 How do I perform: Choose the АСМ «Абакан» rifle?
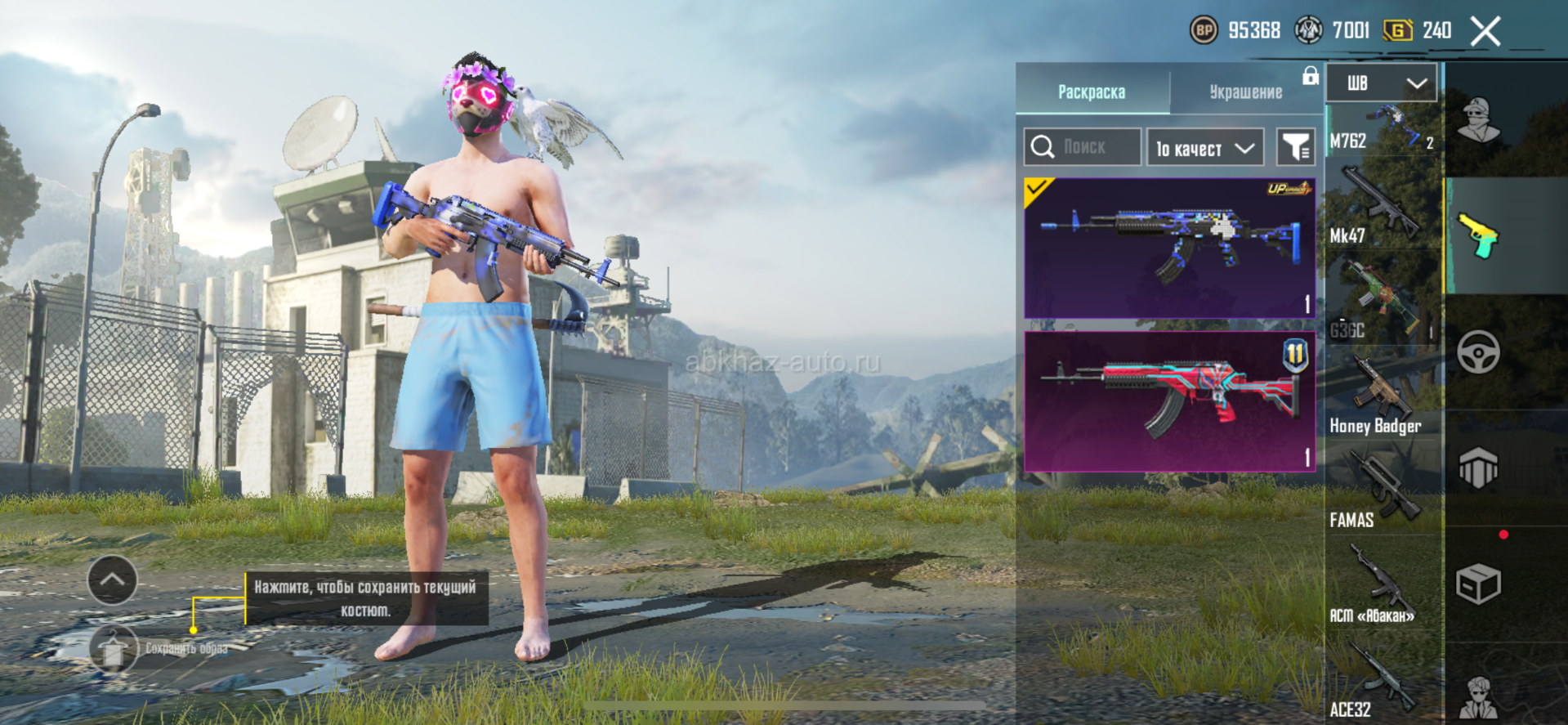(1382, 589)
